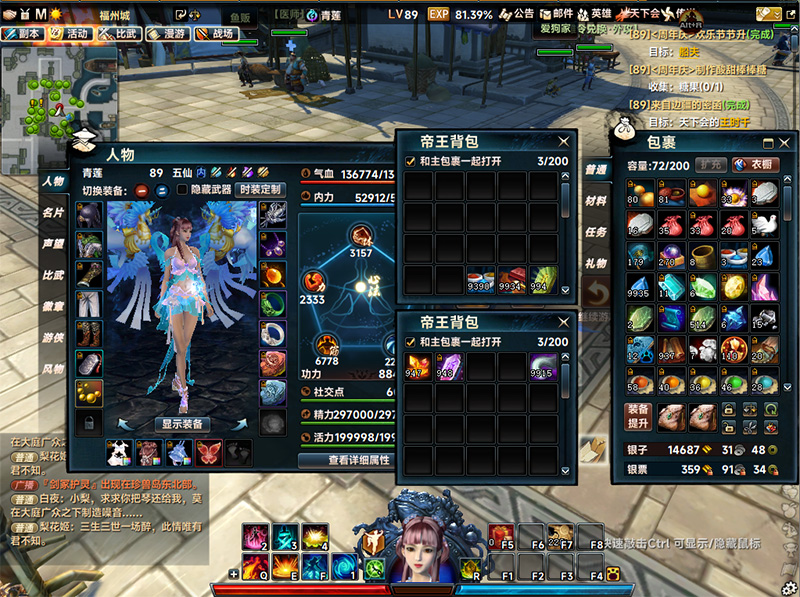The image size is (800, 597).
Task: Switch to the 名片 character tab
Action: 53,213
